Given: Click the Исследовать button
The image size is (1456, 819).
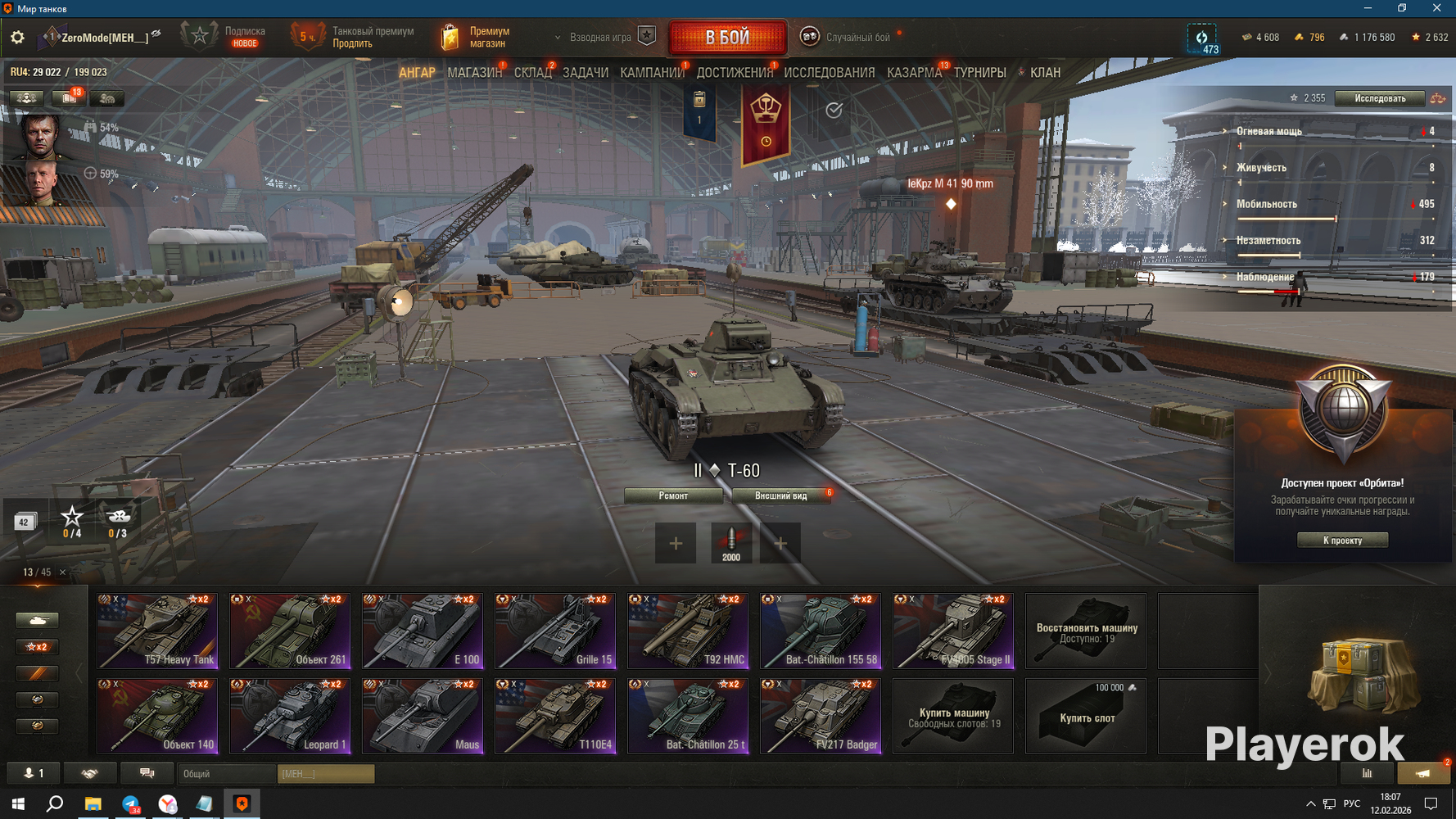Looking at the screenshot, I should click(x=1379, y=98).
